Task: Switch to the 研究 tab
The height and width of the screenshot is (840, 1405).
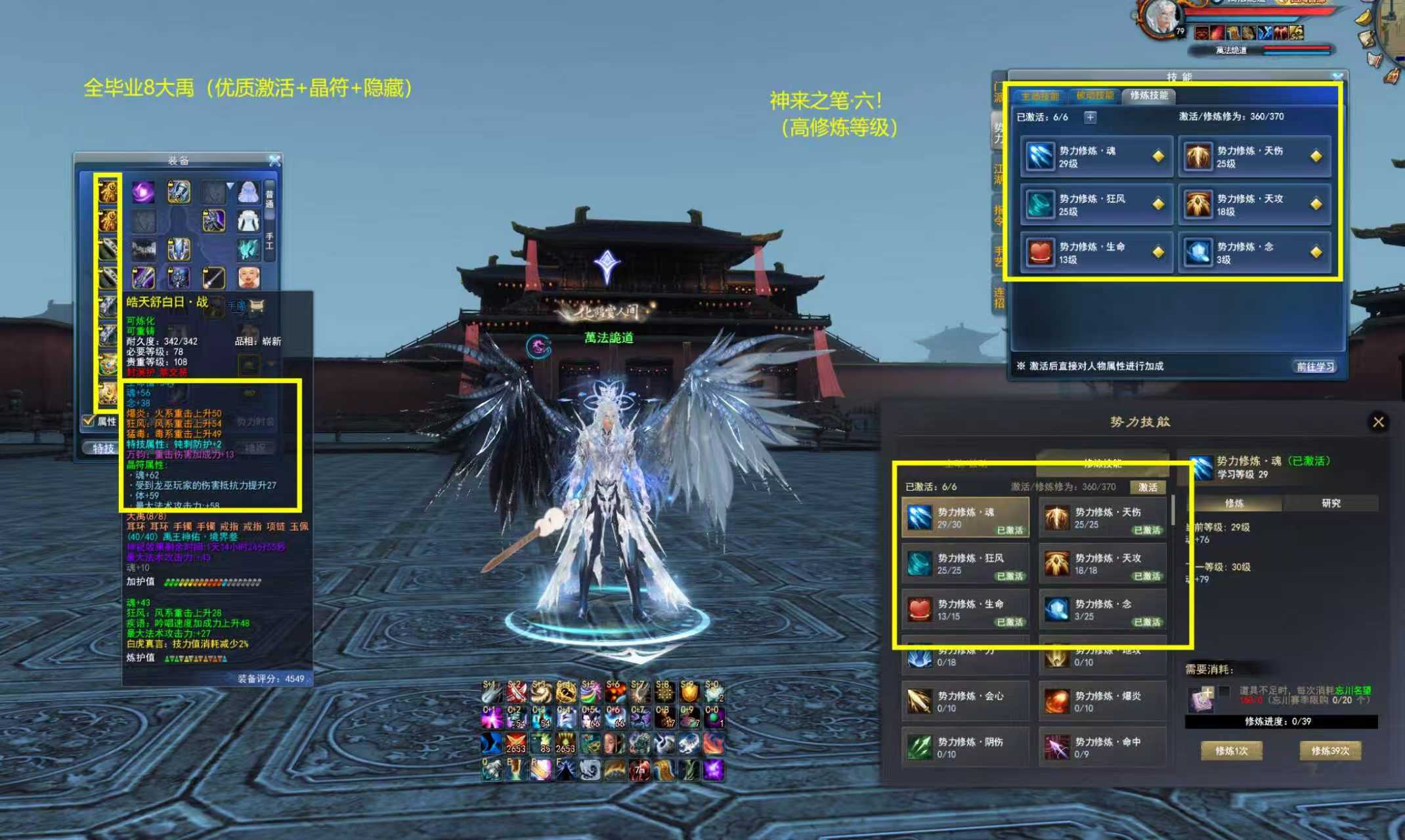Action: pos(1331,503)
